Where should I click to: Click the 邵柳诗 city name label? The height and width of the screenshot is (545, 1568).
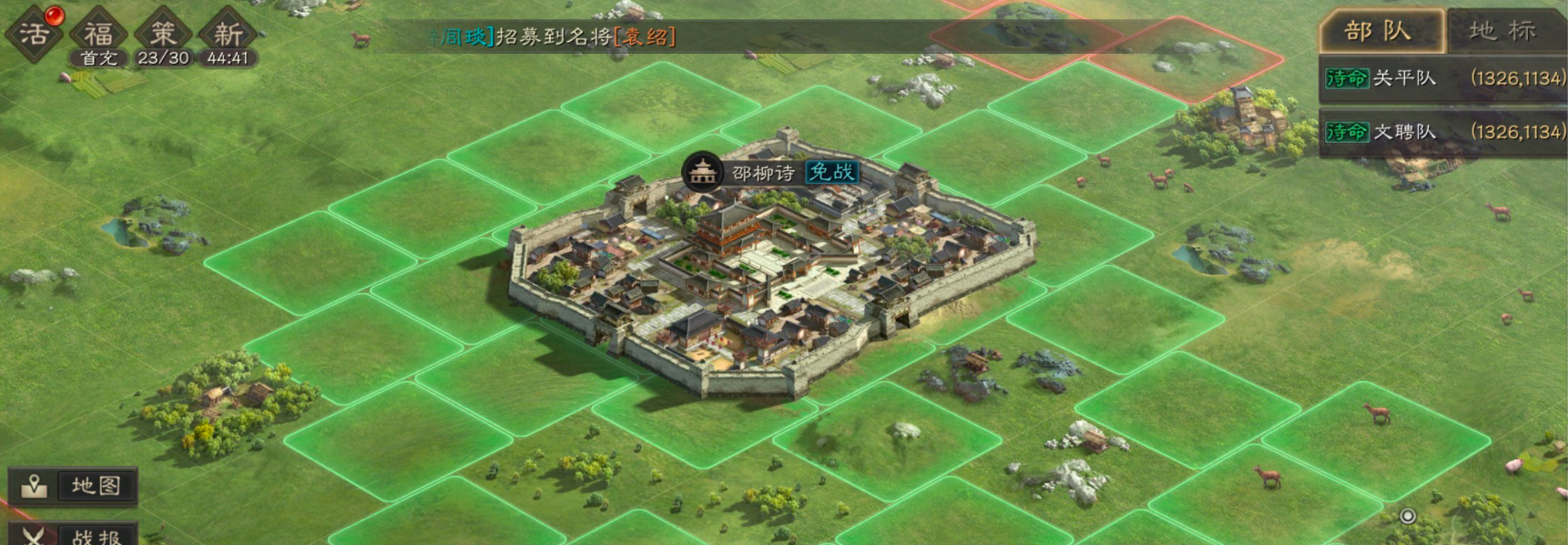[763, 173]
